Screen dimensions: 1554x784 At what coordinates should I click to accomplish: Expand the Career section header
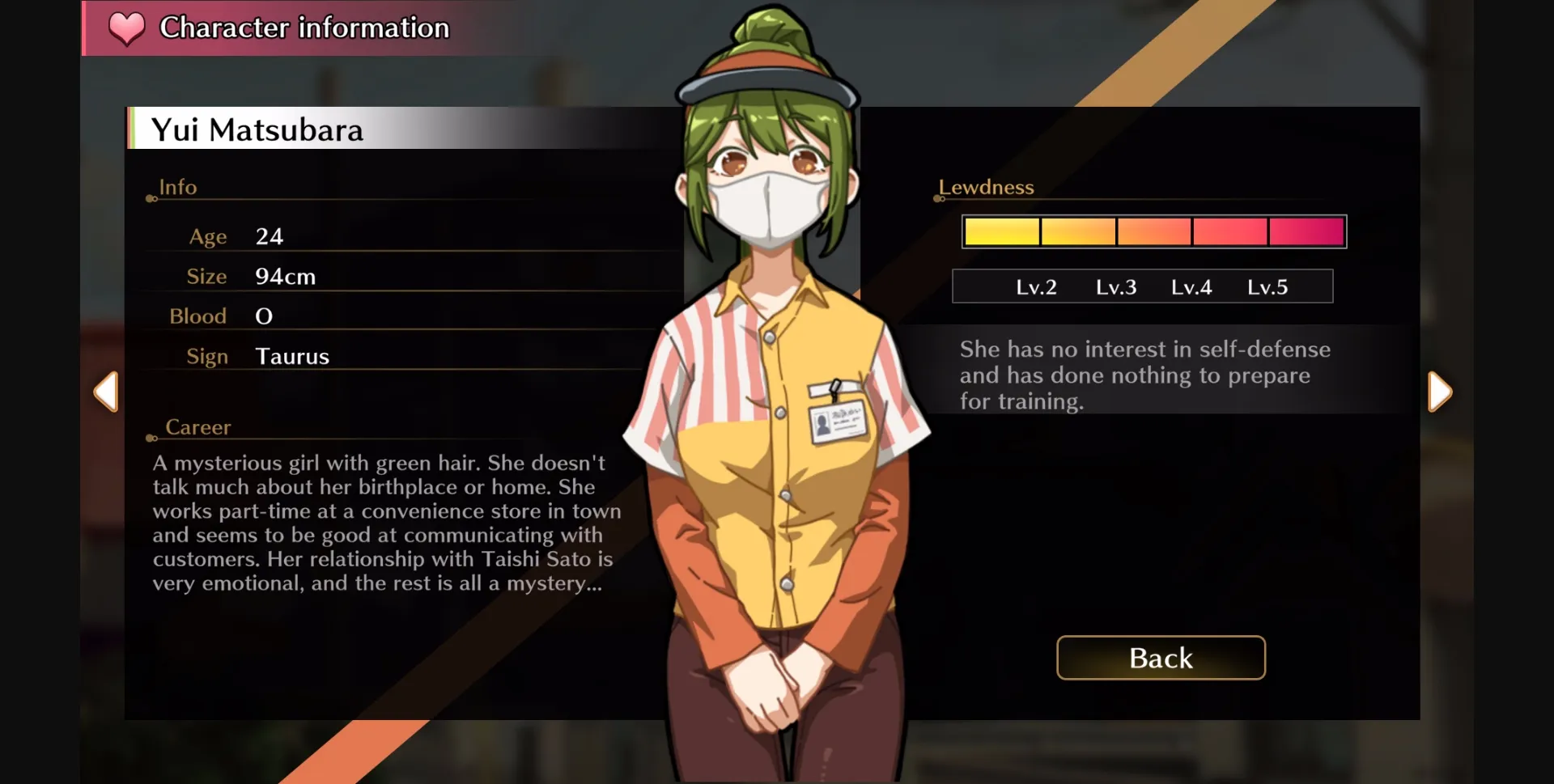(x=199, y=427)
